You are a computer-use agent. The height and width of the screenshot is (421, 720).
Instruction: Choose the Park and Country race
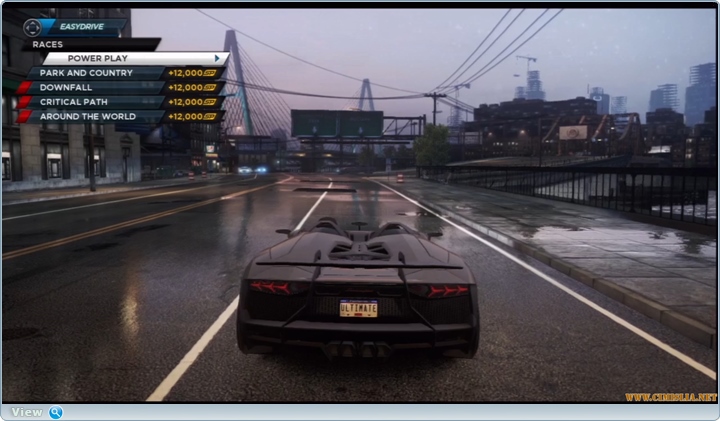95,73
